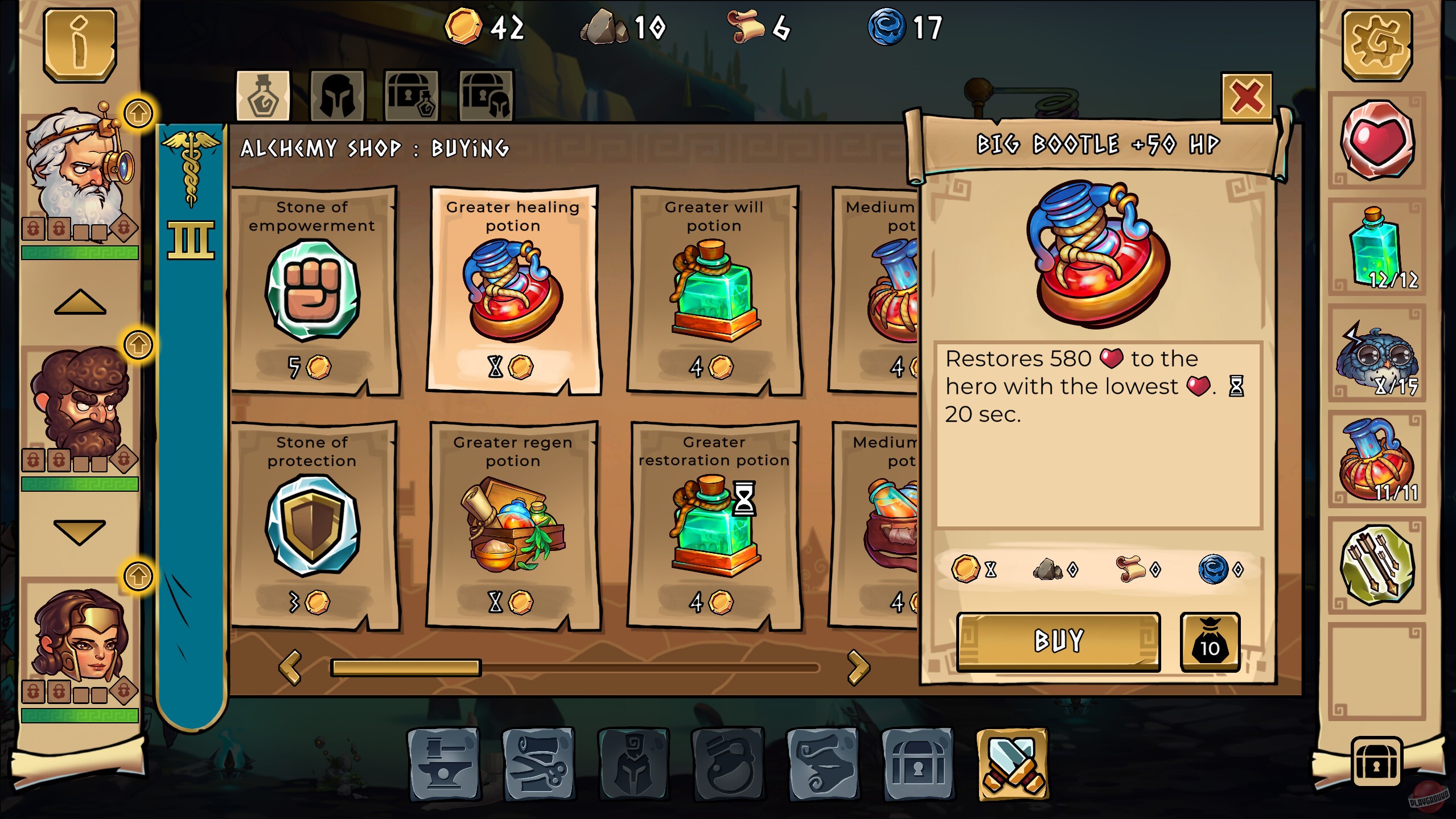Click the upgrade arrow above the bearded king portrait
The height and width of the screenshot is (819, 1456).
click(x=138, y=113)
